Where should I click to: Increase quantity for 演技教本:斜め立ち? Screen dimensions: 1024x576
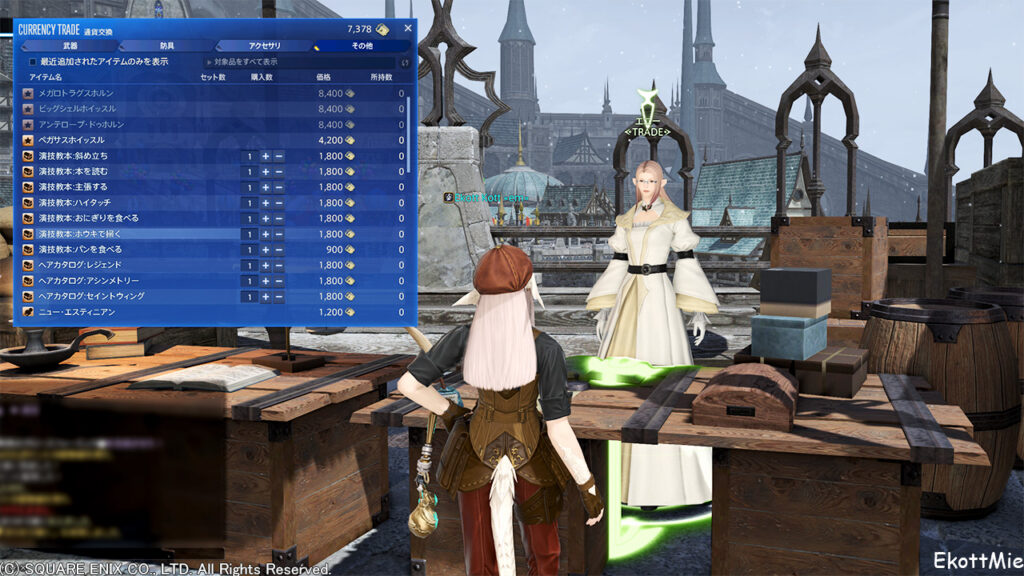point(265,156)
